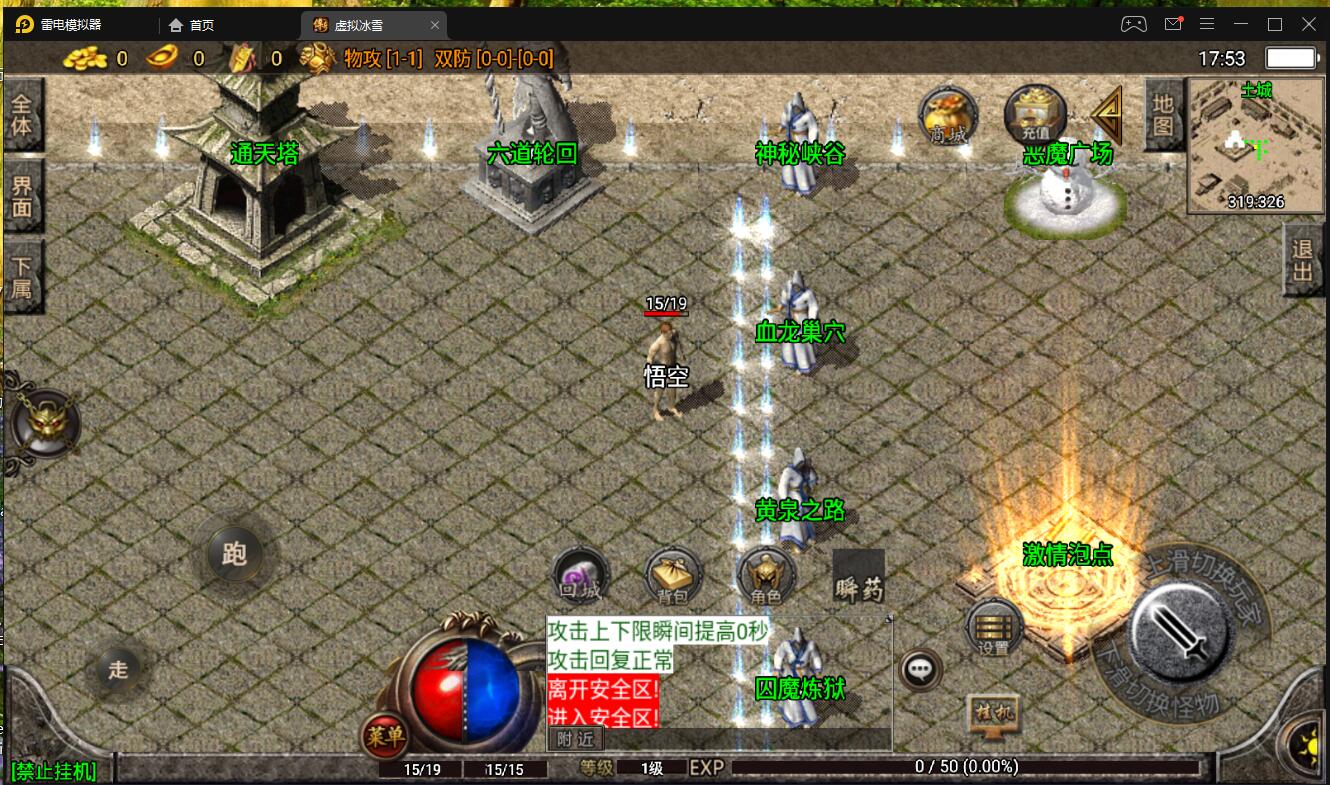
Task: Open the 全体 side panel
Action: [22, 116]
